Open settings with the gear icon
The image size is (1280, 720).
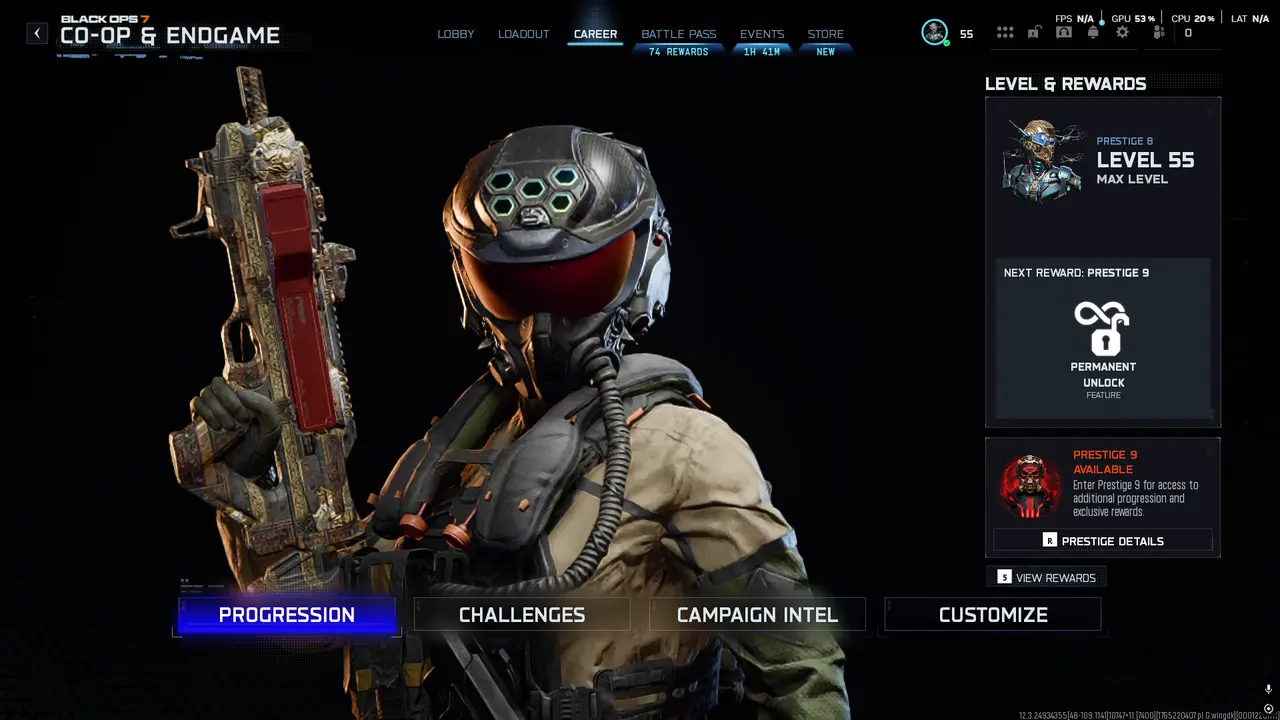(1122, 33)
